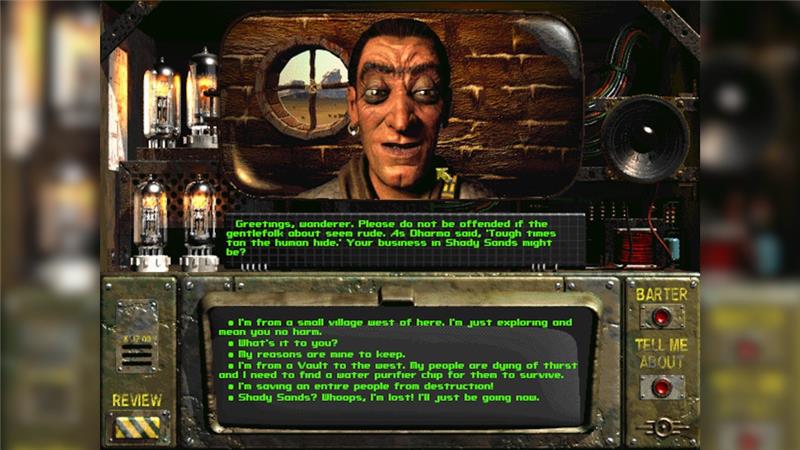The image size is (800, 450).
Task: Open the Tell Me About prompt
Action: pyautogui.click(x=661, y=386)
